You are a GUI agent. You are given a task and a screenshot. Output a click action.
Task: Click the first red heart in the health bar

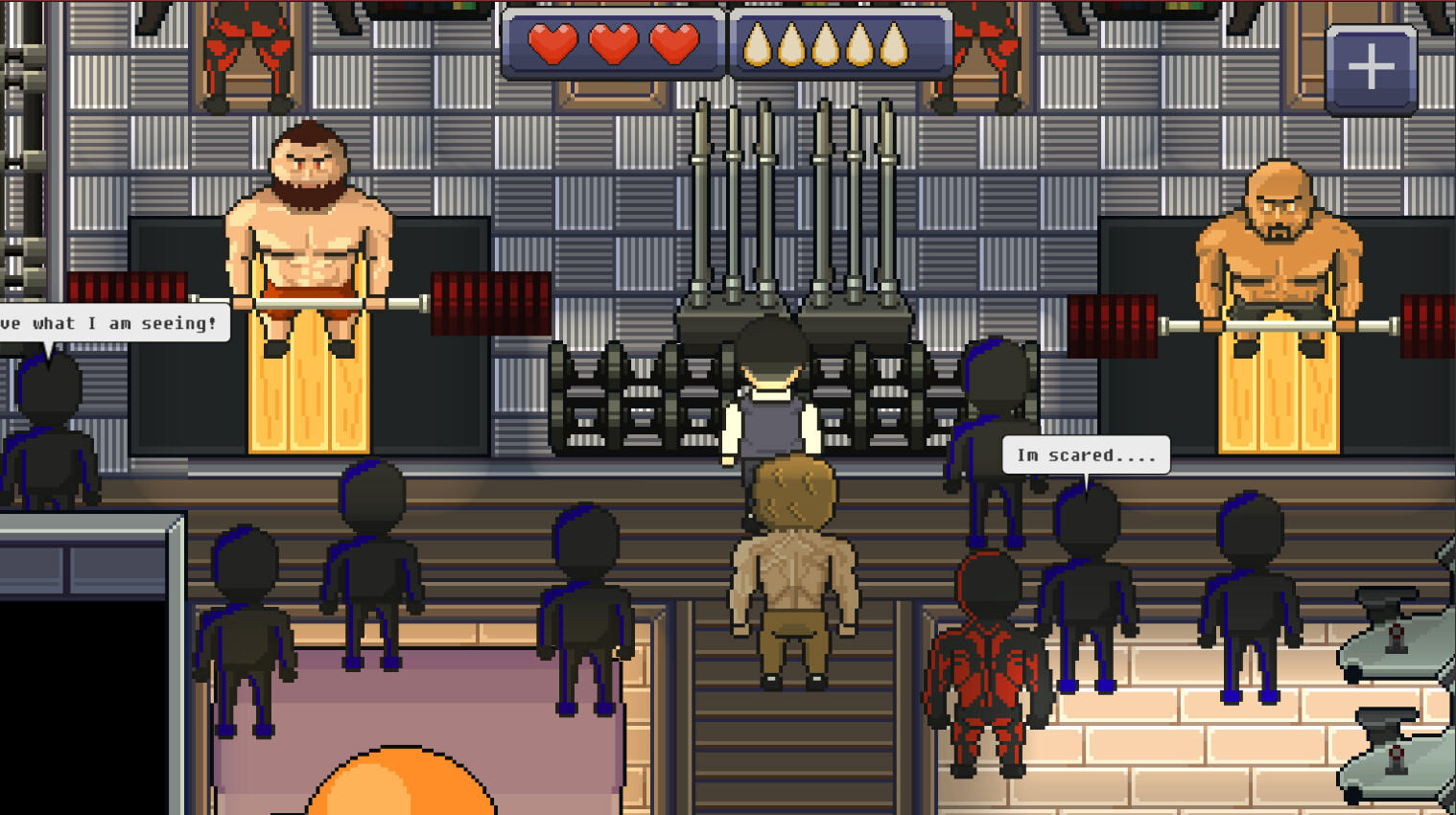coord(552,43)
